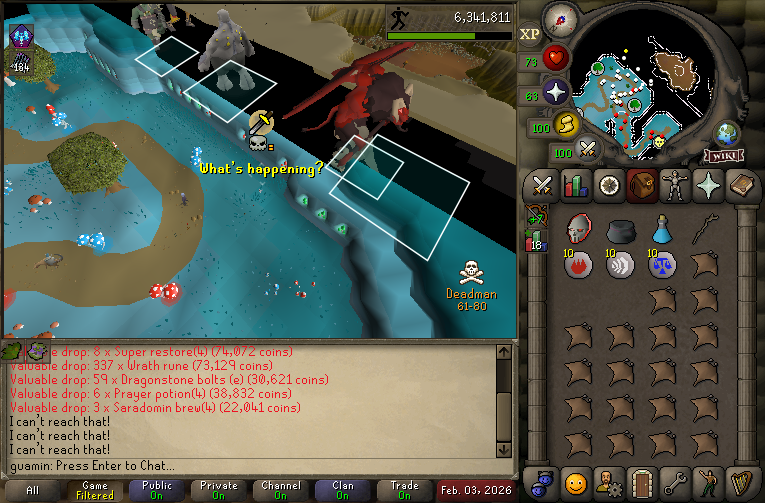Open the Quest List tab

[x=608, y=186]
